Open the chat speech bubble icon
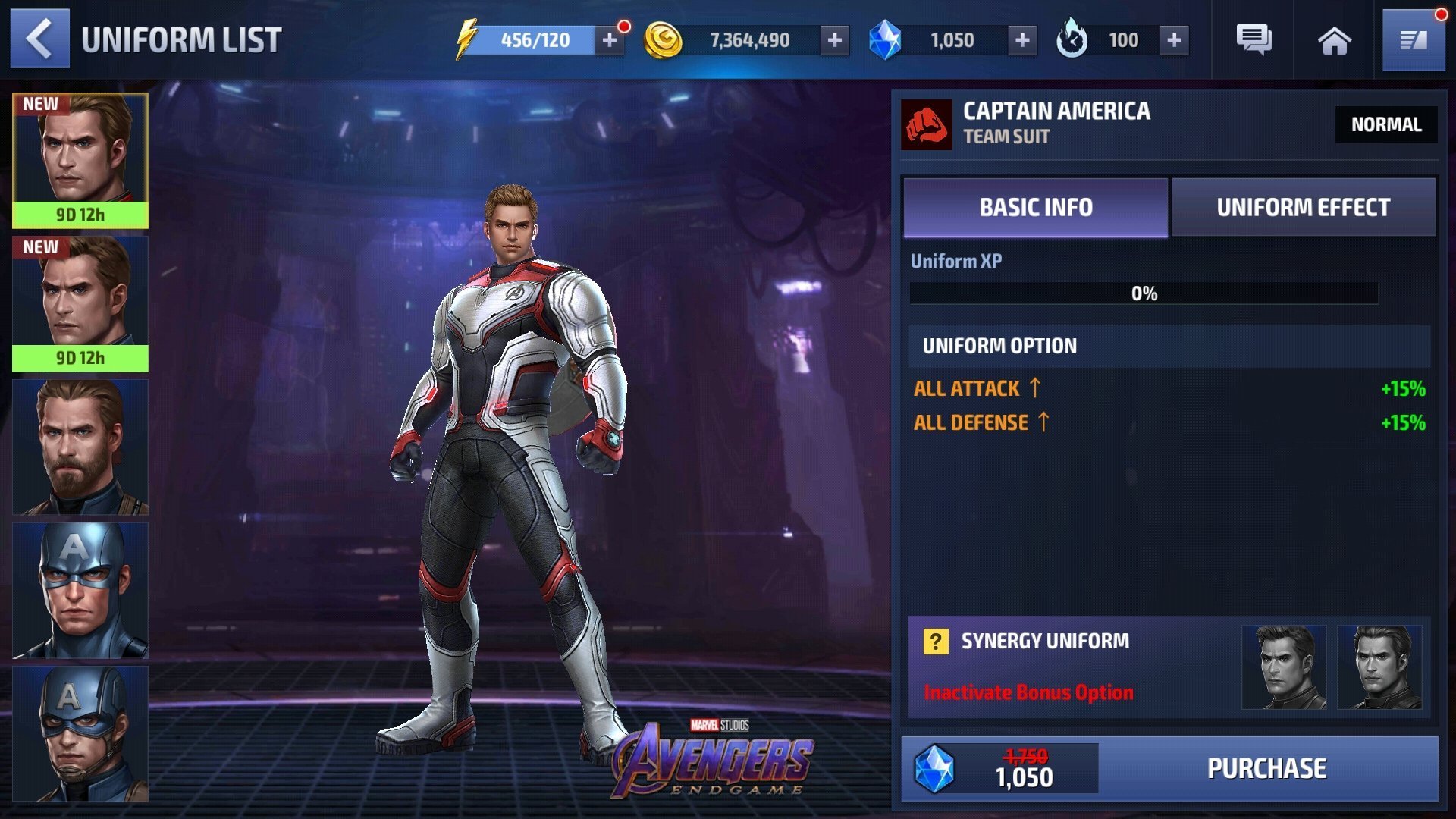Image resolution: width=1456 pixels, height=819 pixels. tap(1254, 40)
